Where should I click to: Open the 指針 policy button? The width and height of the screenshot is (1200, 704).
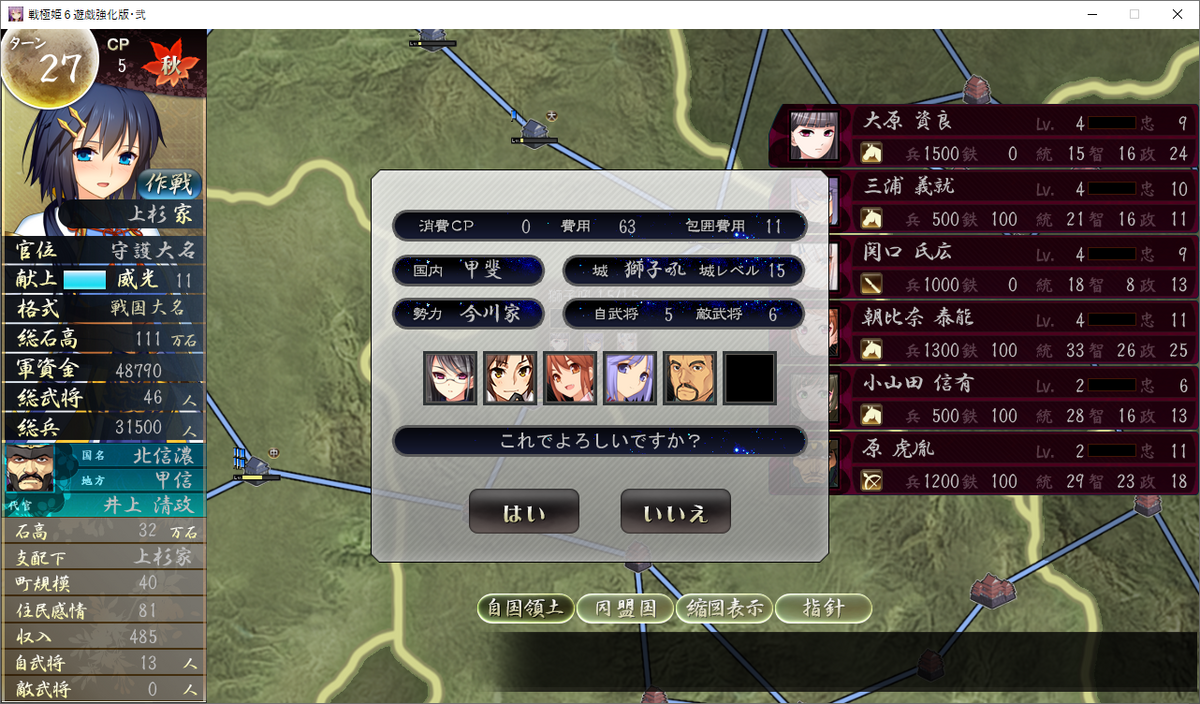coord(823,608)
